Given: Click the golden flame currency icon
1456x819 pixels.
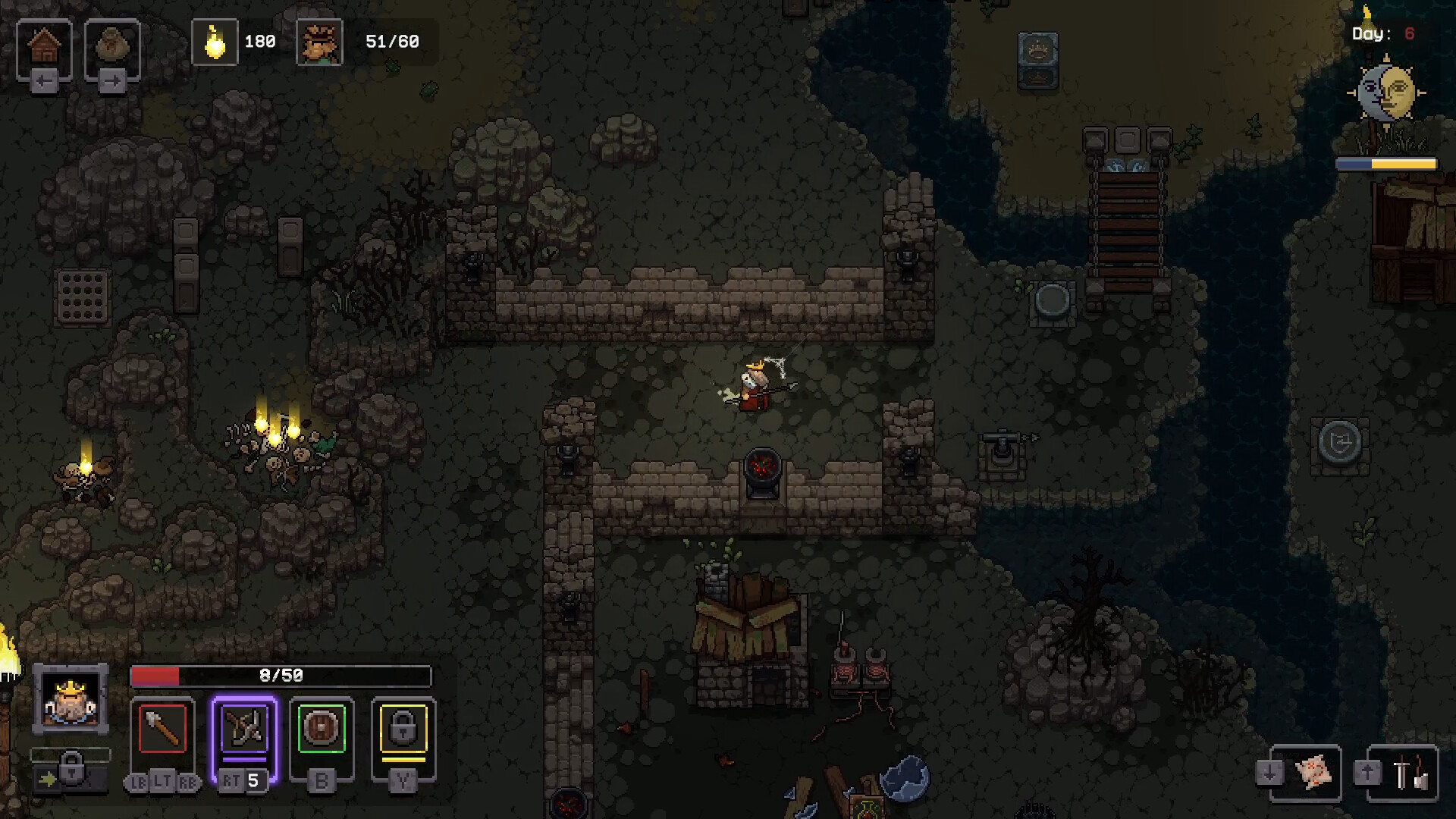Looking at the screenshot, I should [x=215, y=42].
